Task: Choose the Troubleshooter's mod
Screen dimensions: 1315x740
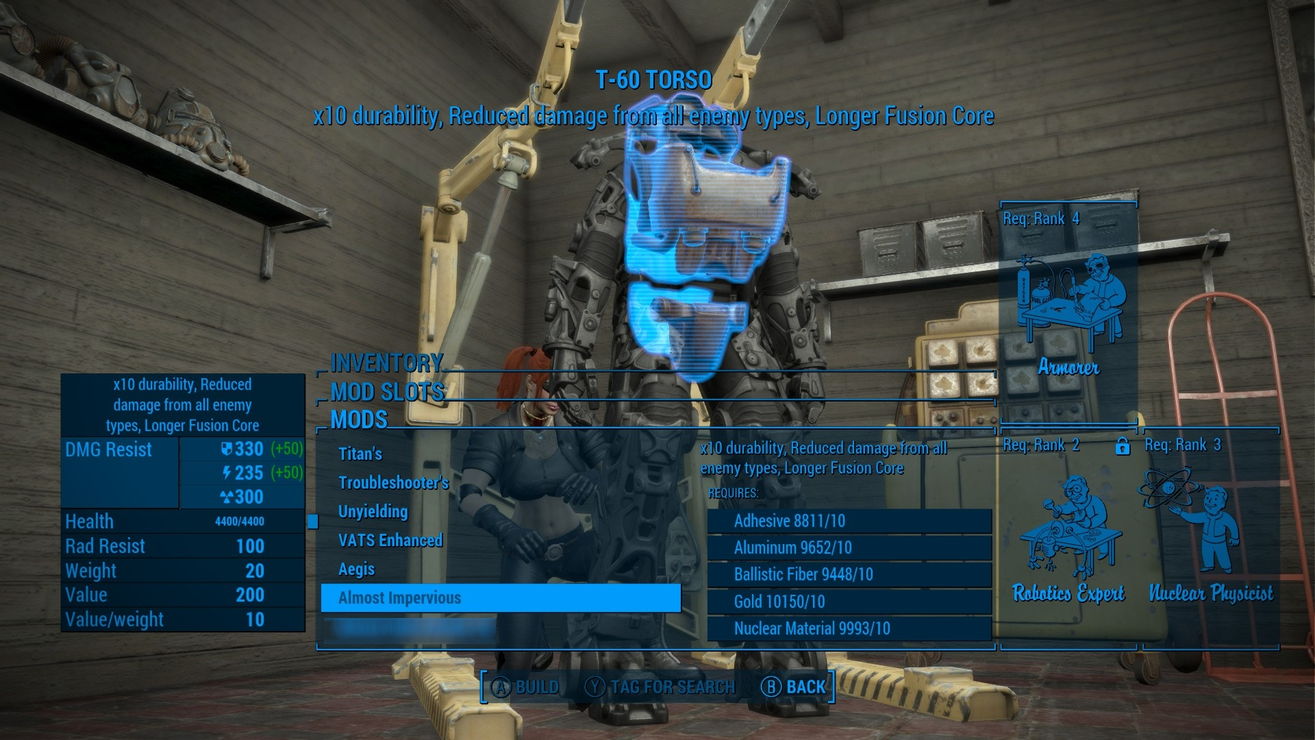Action: [x=393, y=483]
